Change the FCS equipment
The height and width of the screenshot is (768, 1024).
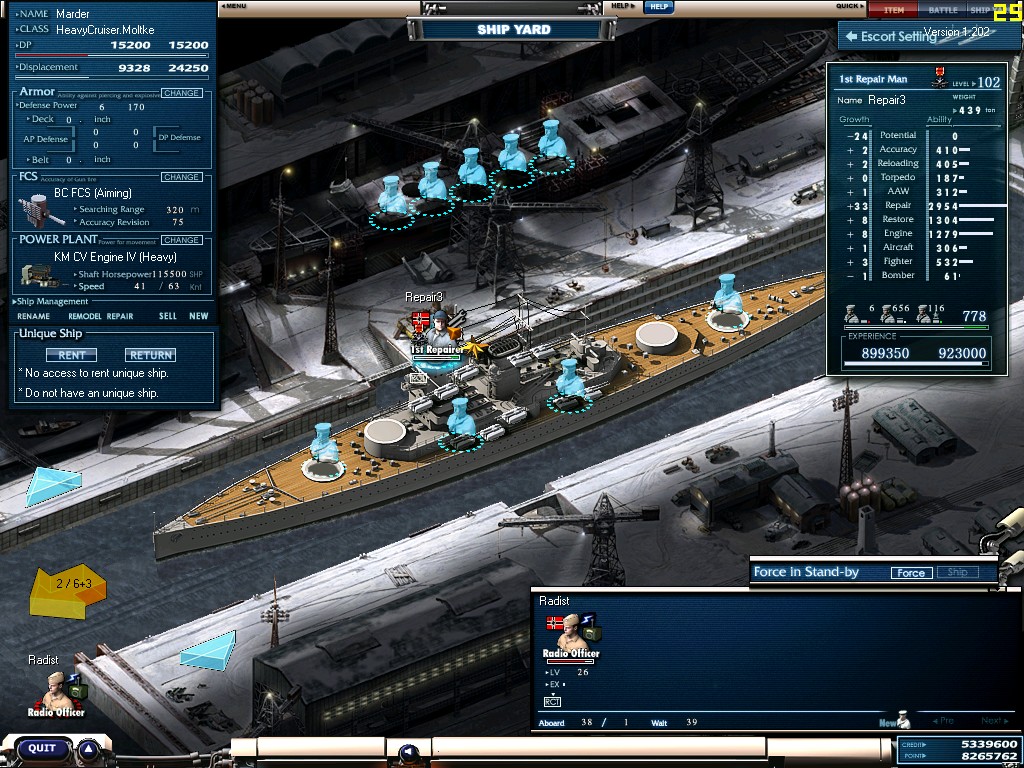tap(181, 177)
